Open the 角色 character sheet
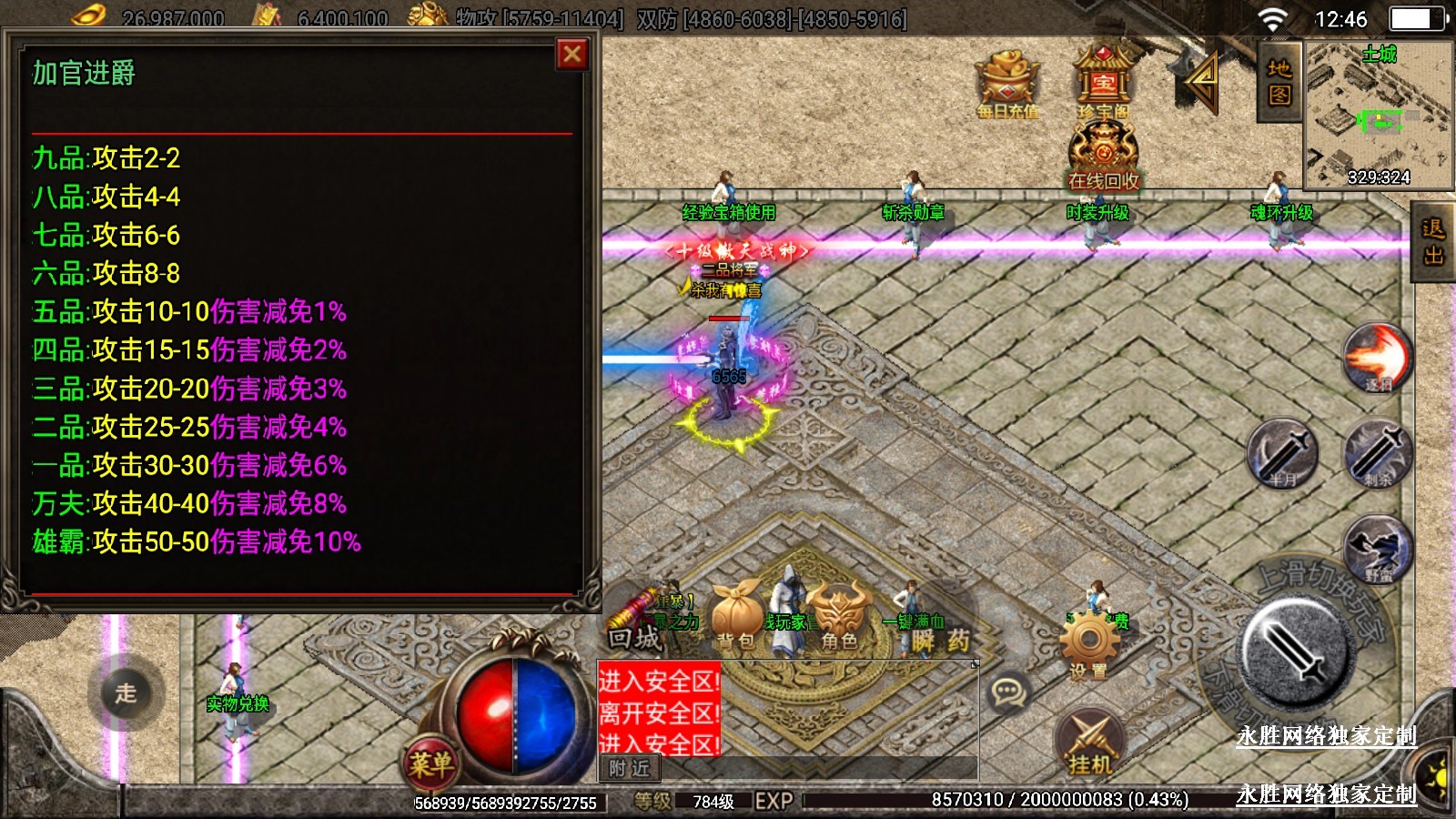The width and height of the screenshot is (1456, 819). 839,616
